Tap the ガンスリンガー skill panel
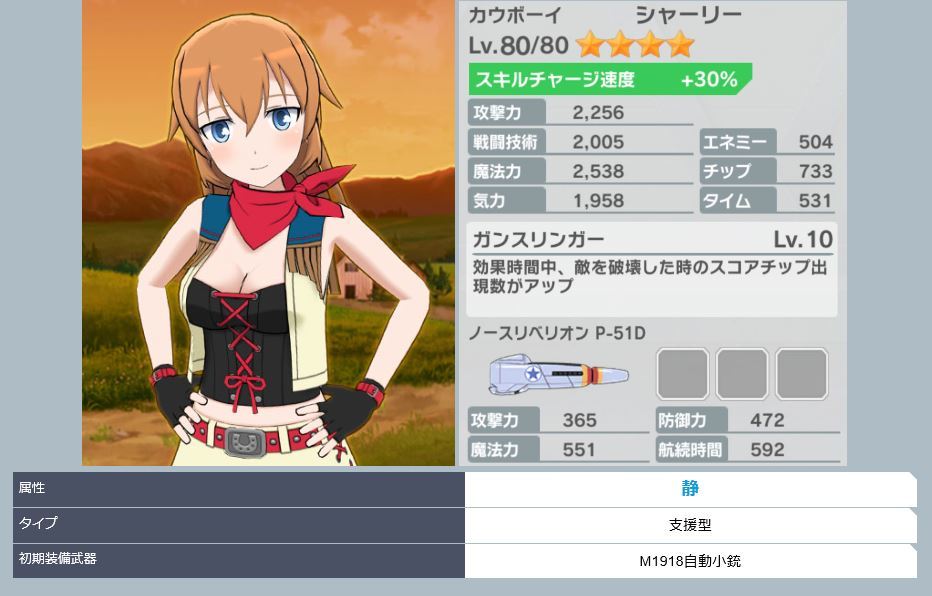The height and width of the screenshot is (596, 932). click(x=652, y=268)
